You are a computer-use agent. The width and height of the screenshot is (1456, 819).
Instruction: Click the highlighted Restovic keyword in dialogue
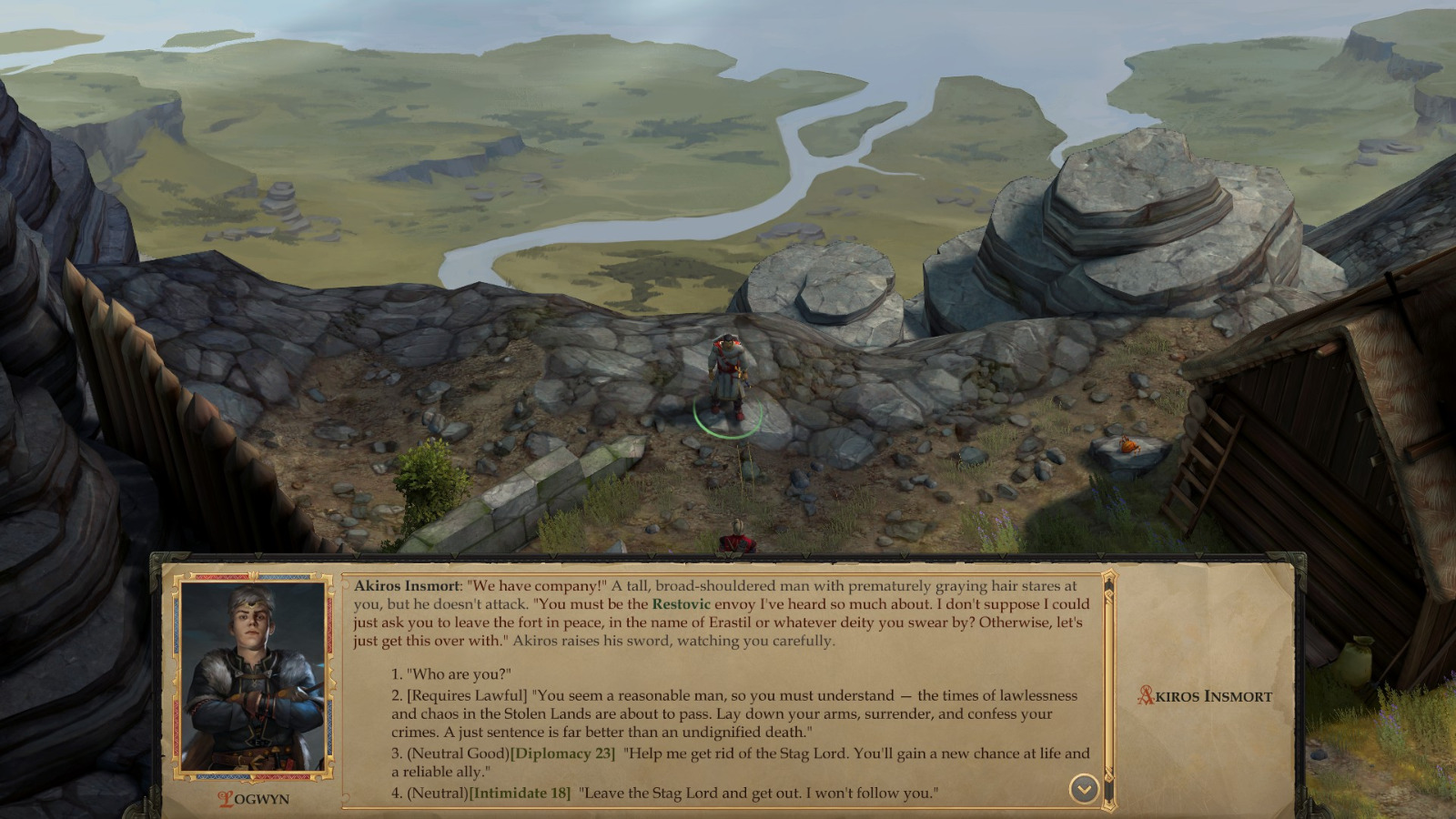click(681, 602)
